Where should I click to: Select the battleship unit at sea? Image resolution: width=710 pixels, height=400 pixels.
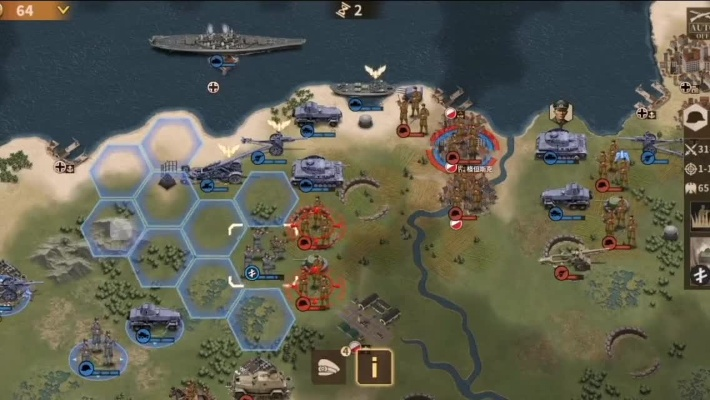(227, 43)
